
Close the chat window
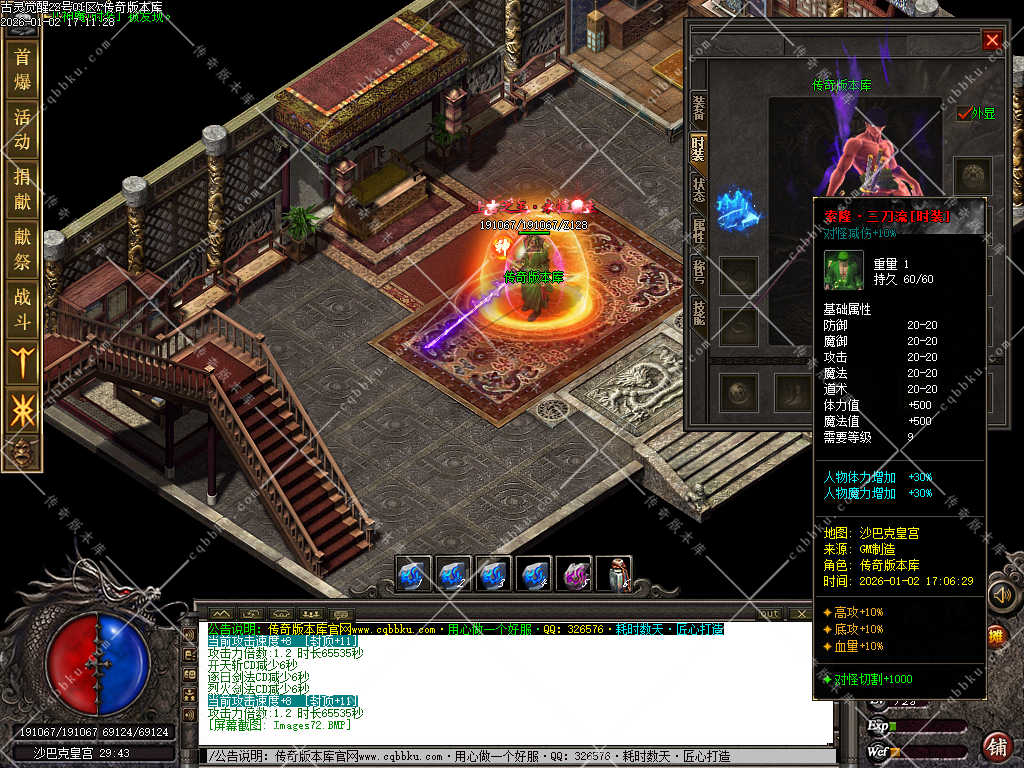tap(800, 613)
